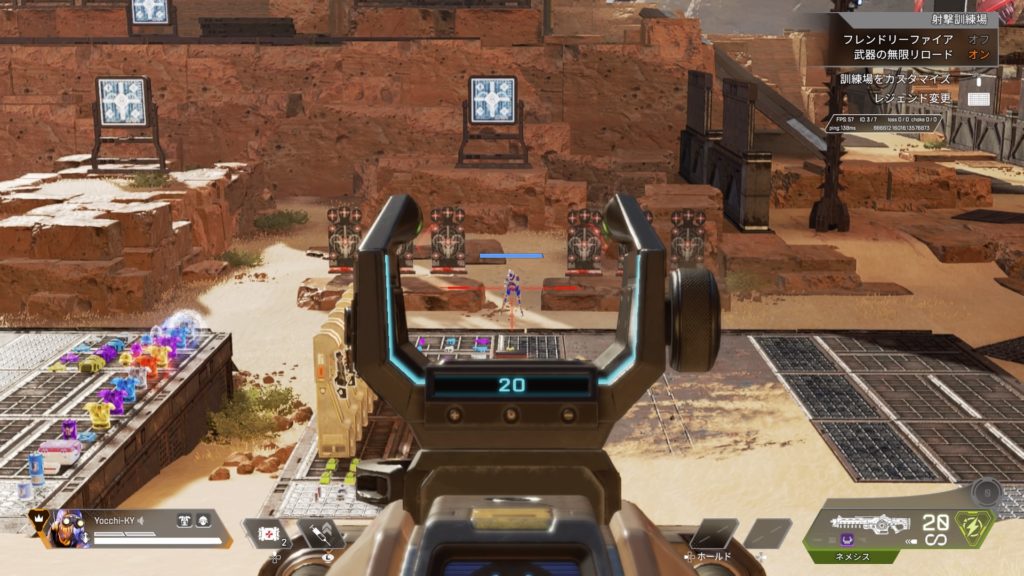Activate the lightning bolt ultimate ability
The image size is (1024, 576).
click(x=973, y=526)
